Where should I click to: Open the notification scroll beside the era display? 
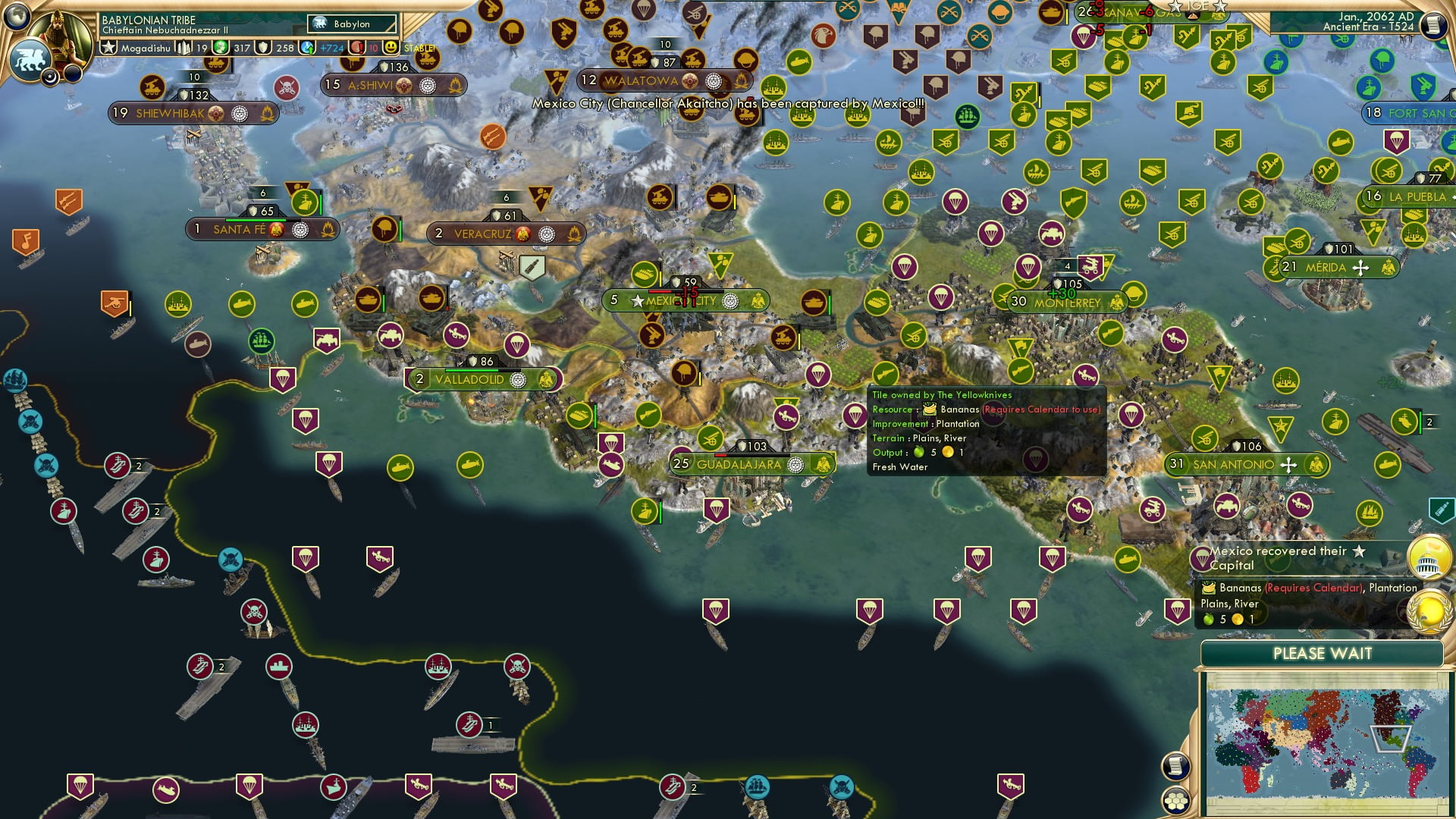click(1432, 25)
